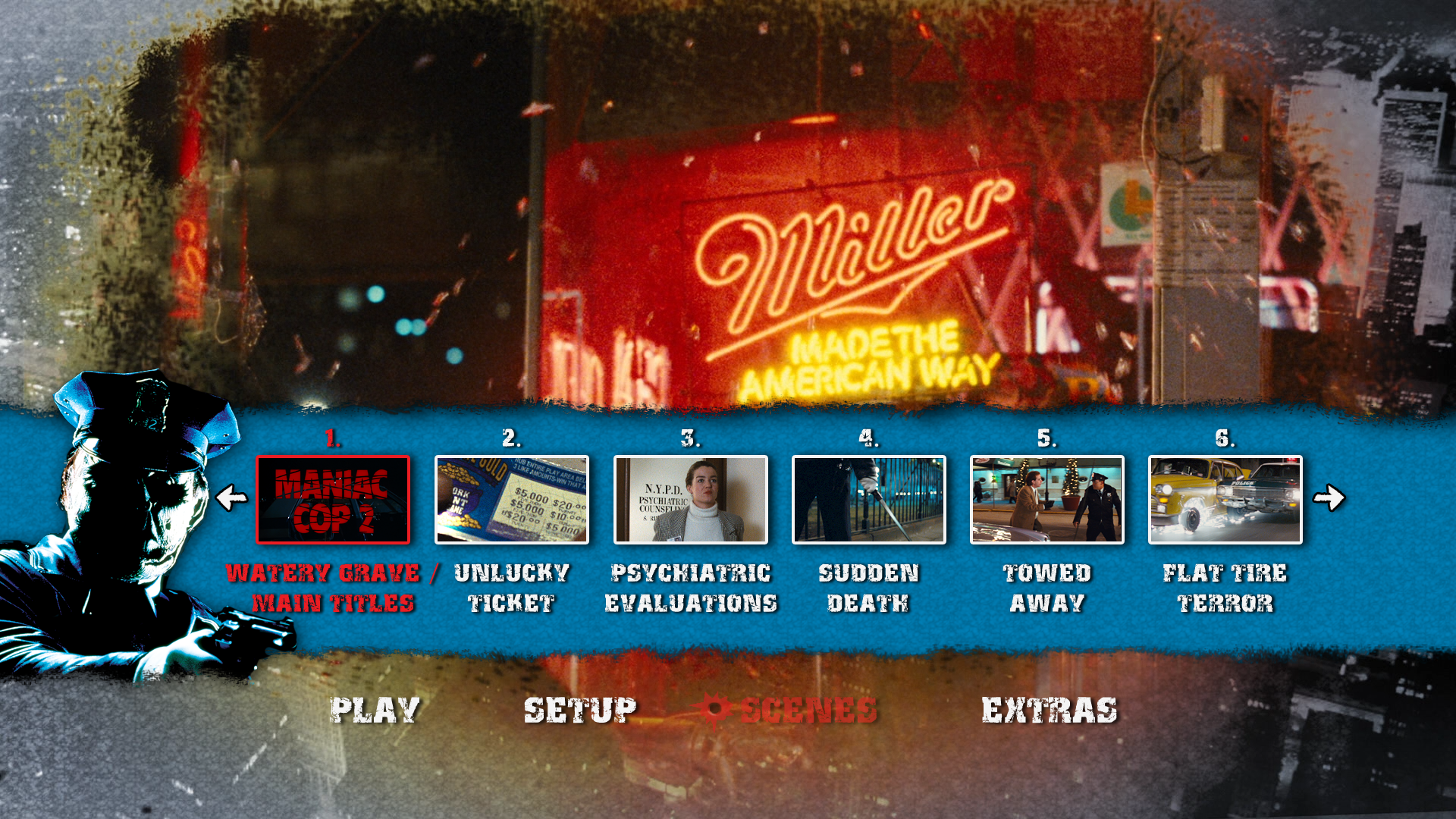
Task: Click the bullet-hole icon next to SCENES
Action: pos(714,710)
